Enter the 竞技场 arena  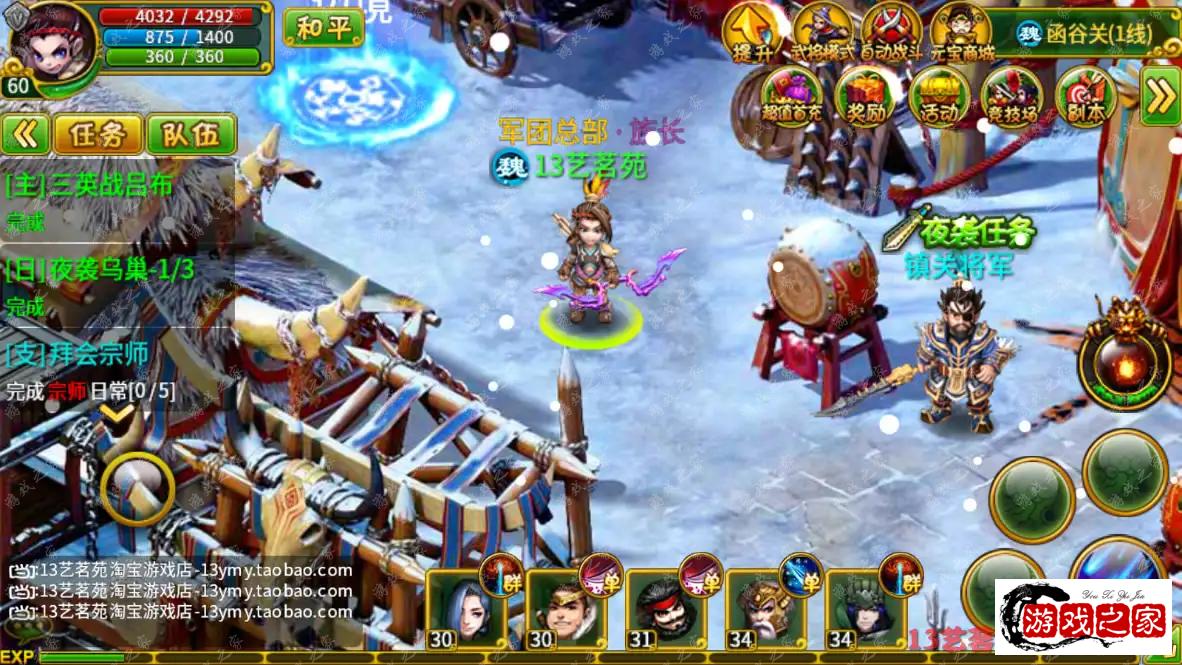(1012, 97)
